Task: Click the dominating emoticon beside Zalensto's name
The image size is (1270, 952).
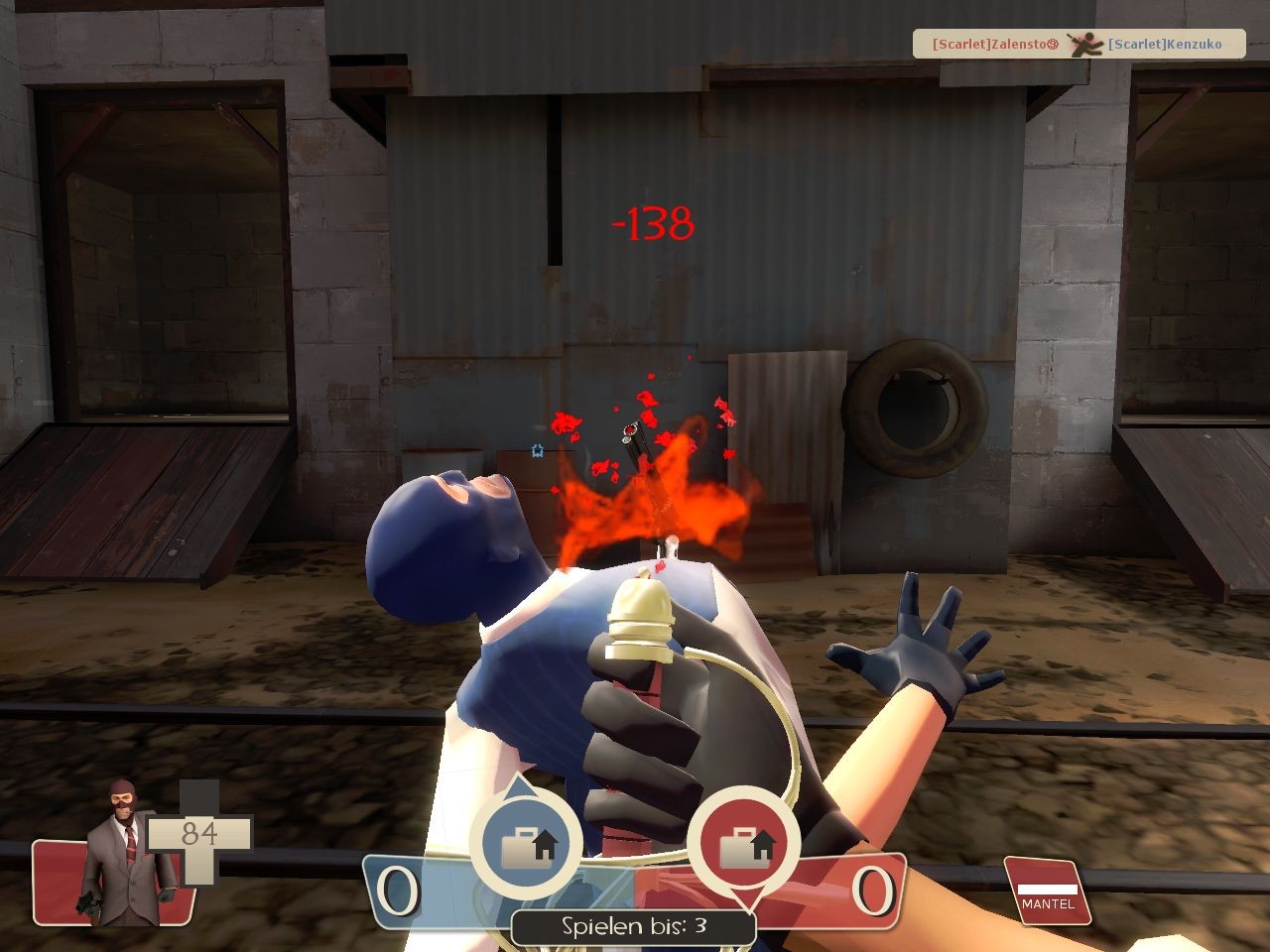Action: click(x=1051, y=44)
